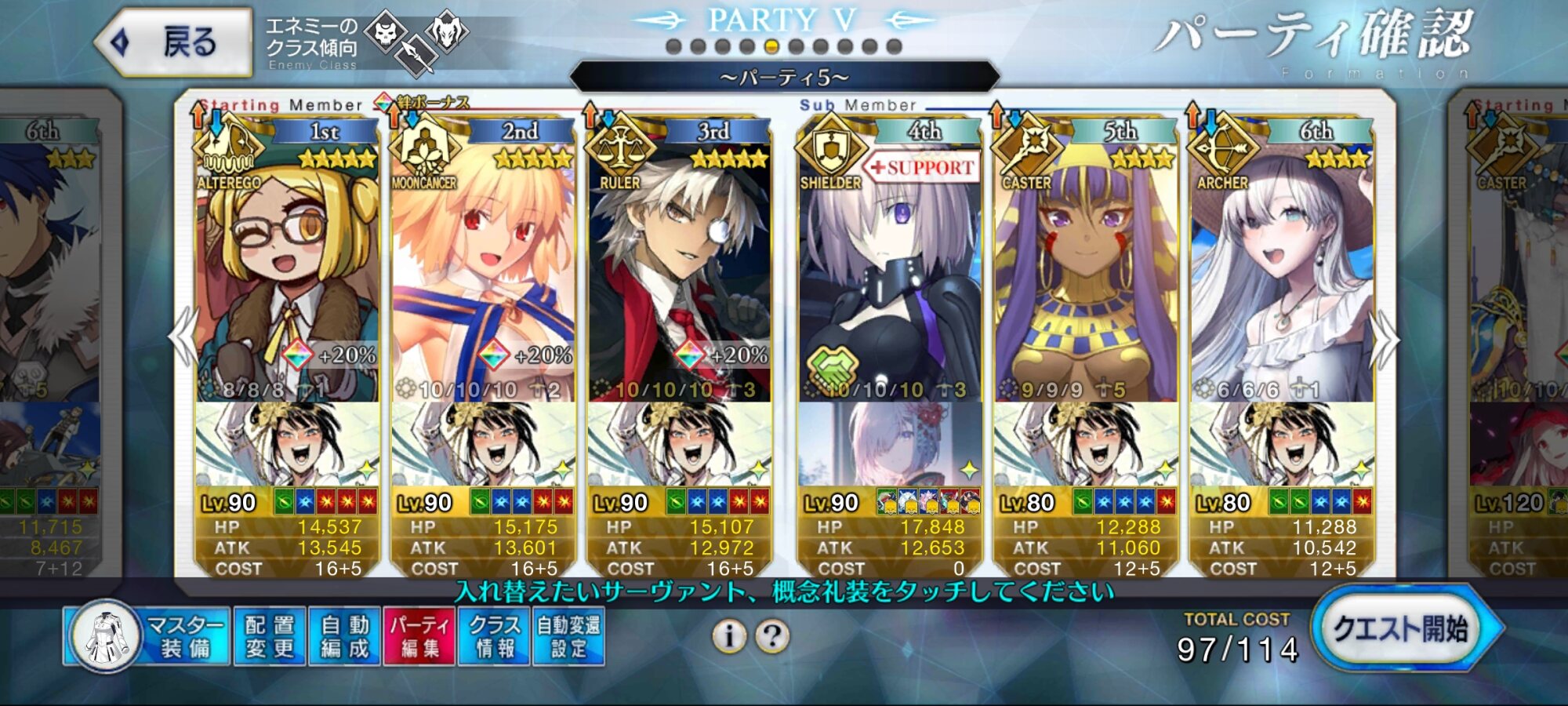
Task: Switch to next party with right arrow
Action: tap(1385, 339)
